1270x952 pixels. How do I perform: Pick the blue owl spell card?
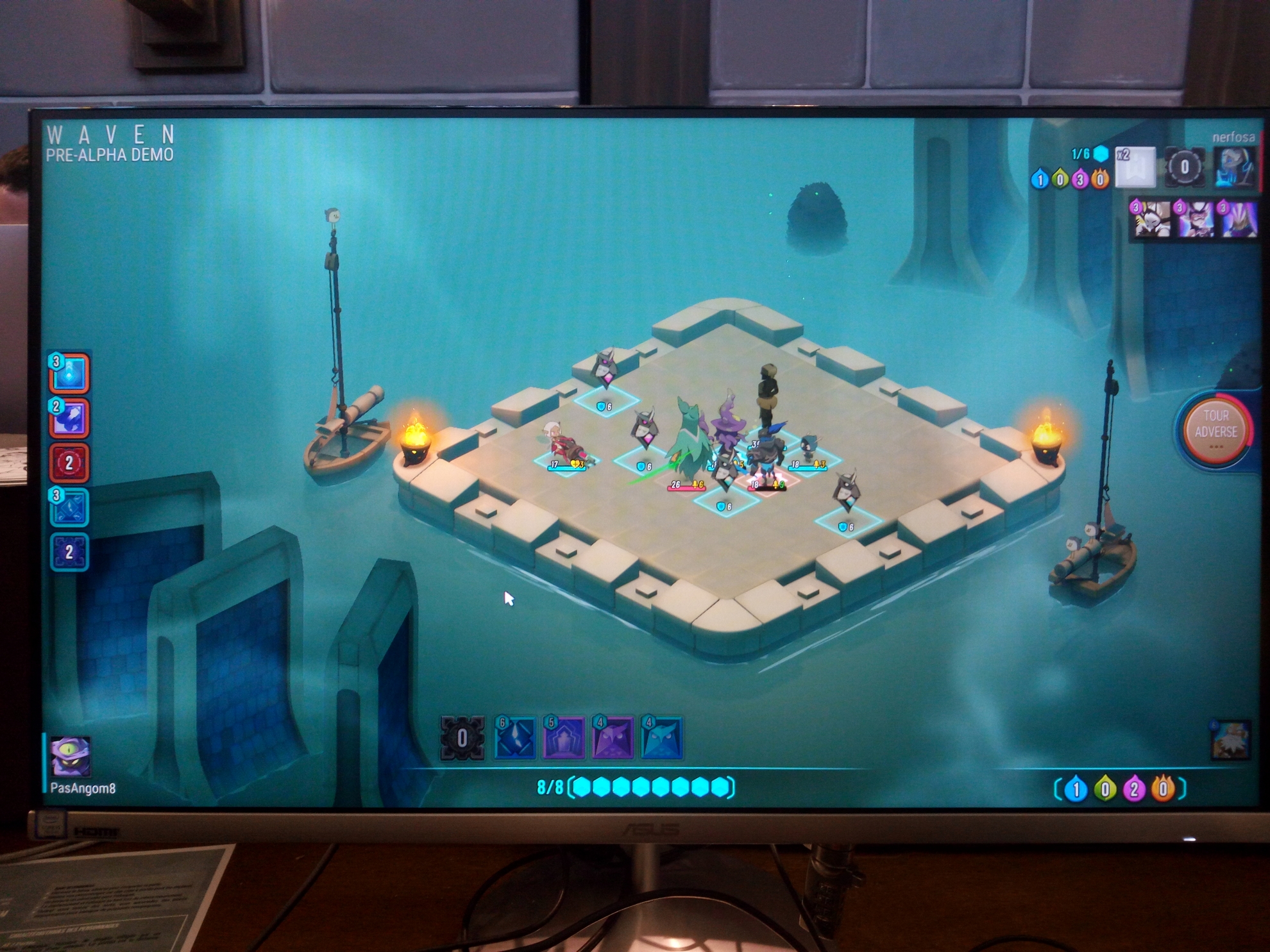coord(662,739)
